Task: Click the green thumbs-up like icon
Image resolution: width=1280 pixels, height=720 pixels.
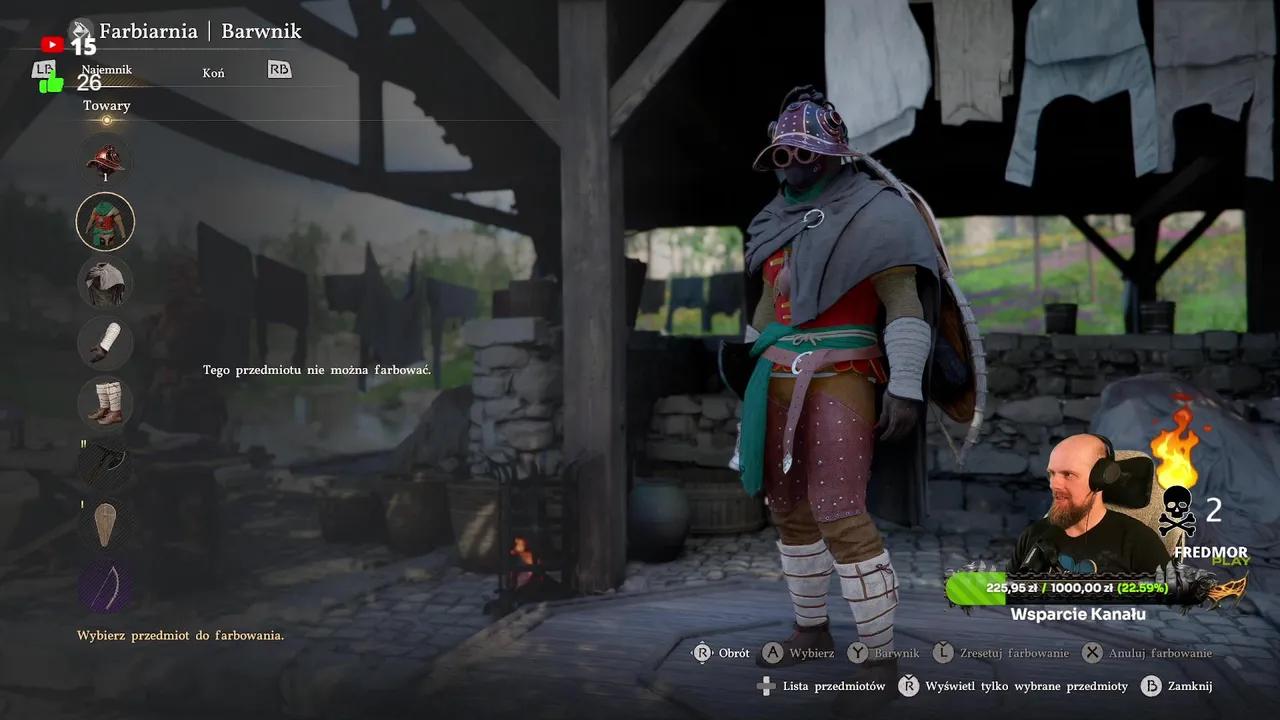Action: pyautogui.click(x=51, y=83)
